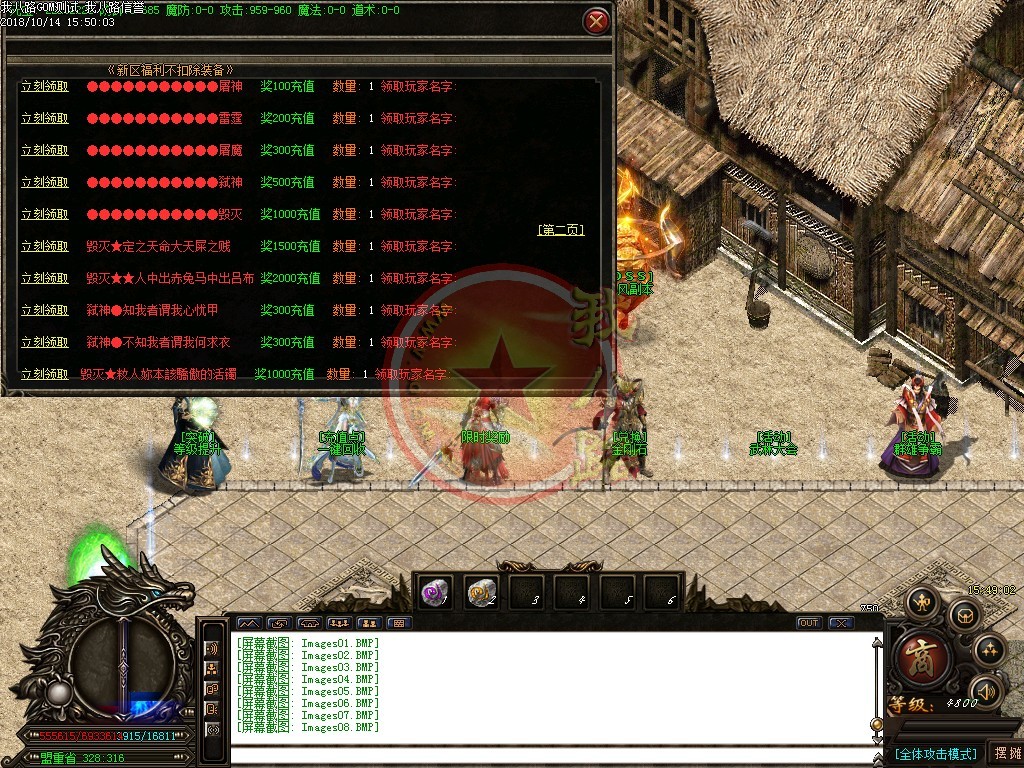Viewport: 1024px width, 768px height.
Task: Claim the 屠魔 300 recharge reward
Action: coord(45,151)
